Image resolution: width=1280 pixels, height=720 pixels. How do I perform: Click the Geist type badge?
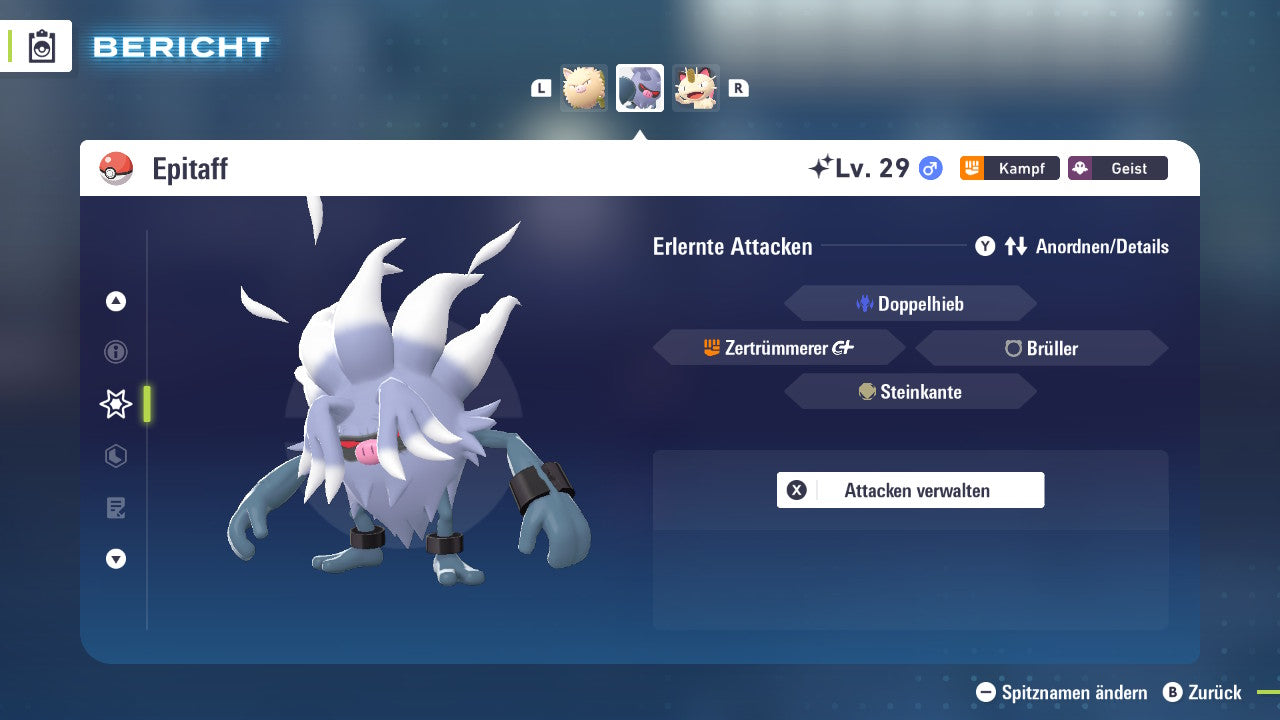(1117, 168)
